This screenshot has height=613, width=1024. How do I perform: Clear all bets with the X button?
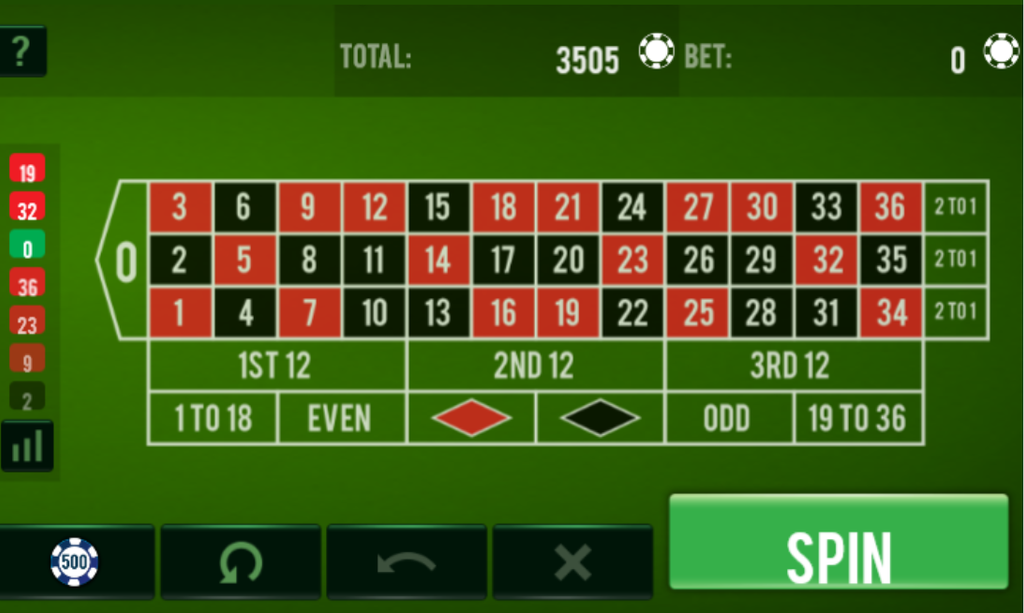click(x=572, y=562)
